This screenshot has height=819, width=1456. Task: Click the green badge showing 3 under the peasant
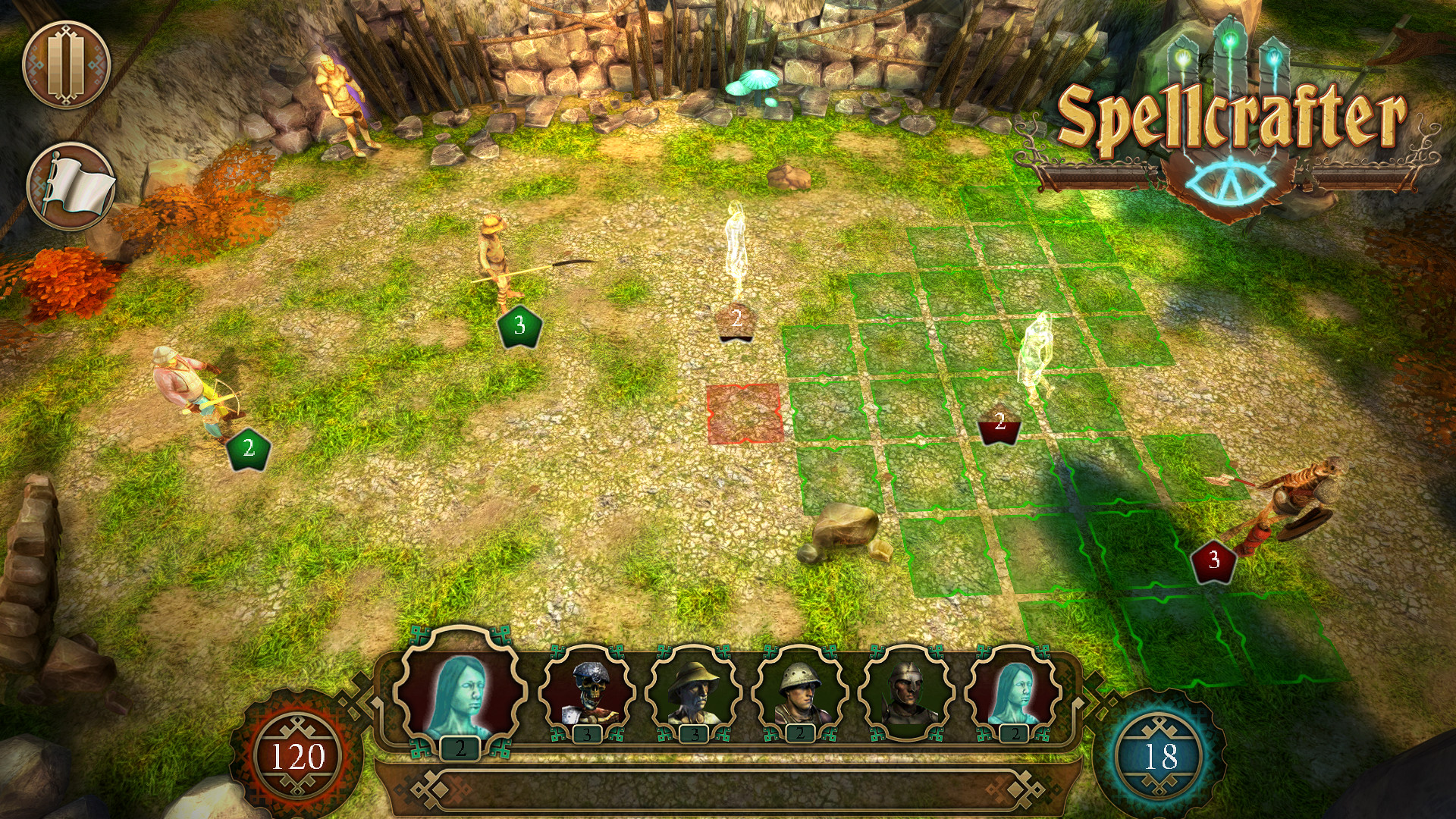point(519,325)
